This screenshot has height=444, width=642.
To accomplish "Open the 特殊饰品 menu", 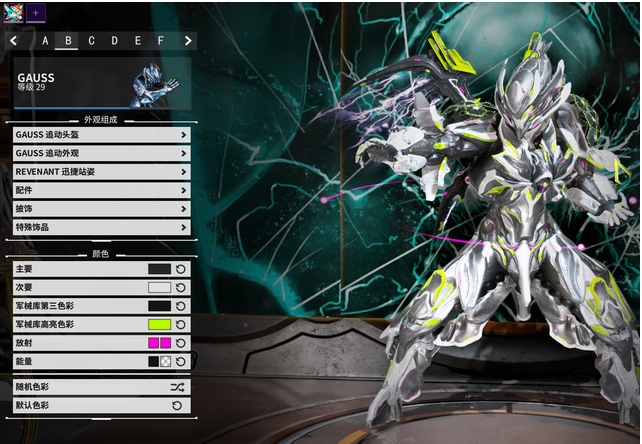I will [x=101, y=227].
